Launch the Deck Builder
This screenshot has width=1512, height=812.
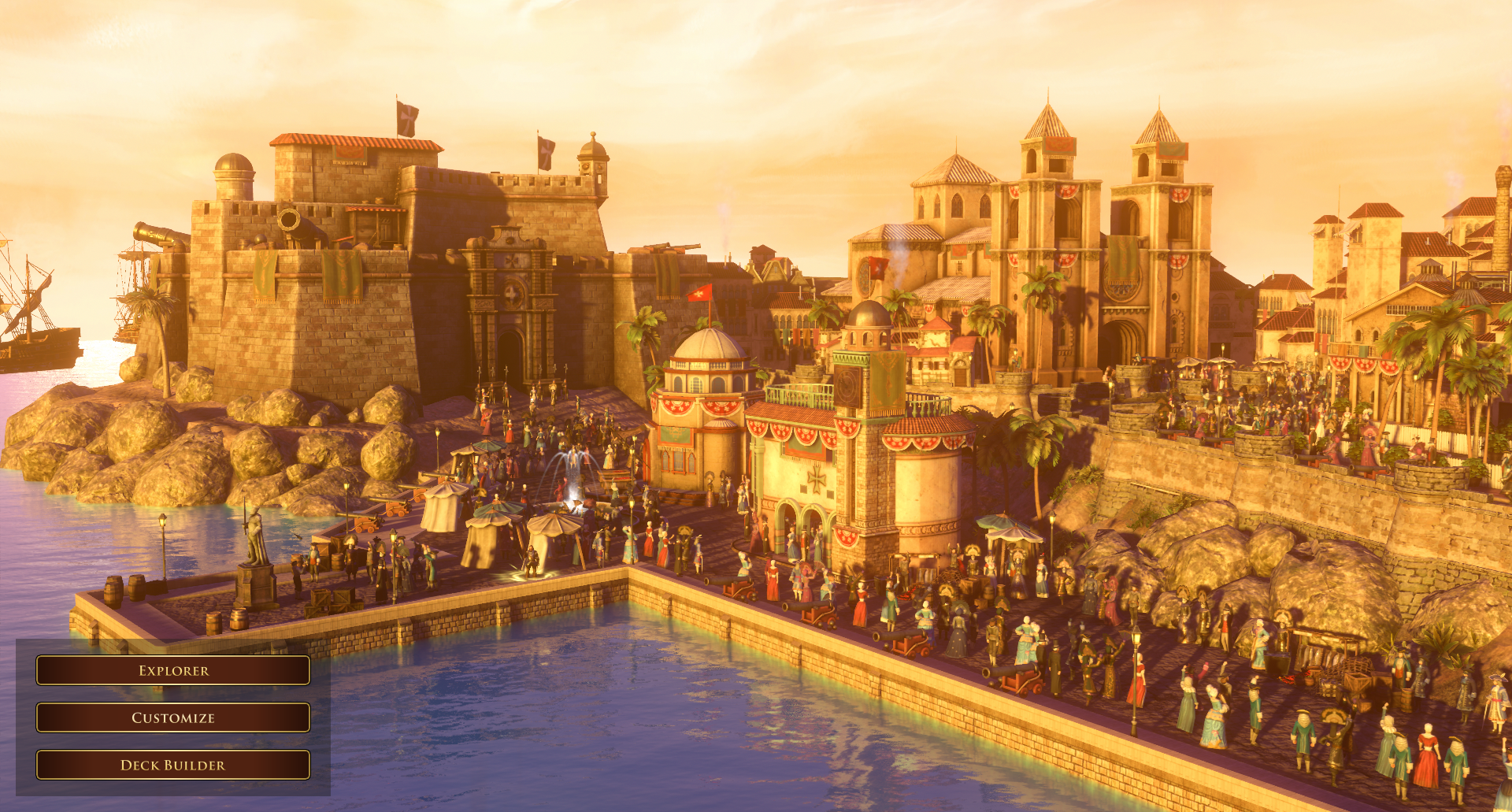point(173,765)
